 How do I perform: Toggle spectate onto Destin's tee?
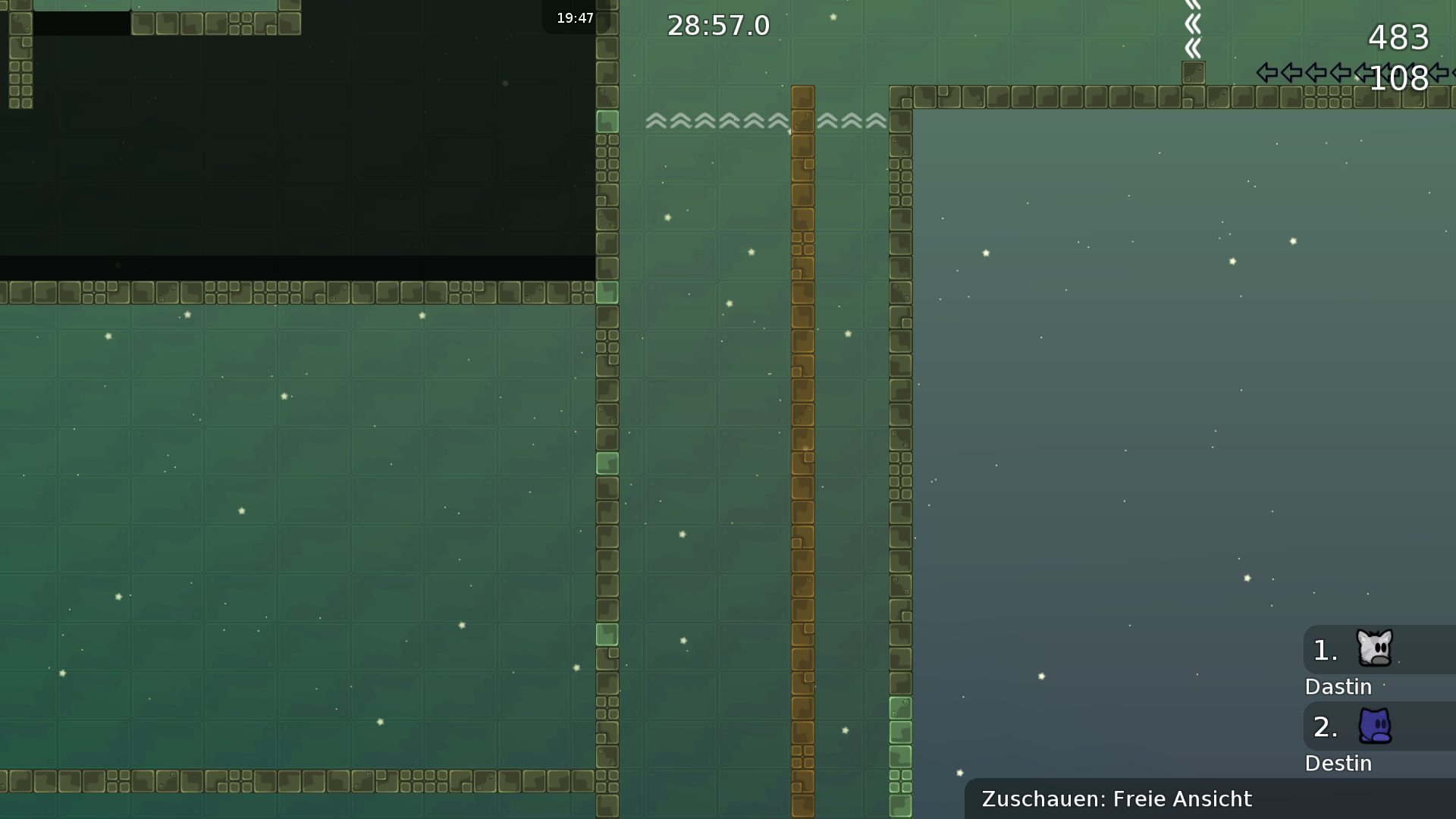coord(1376,726)
